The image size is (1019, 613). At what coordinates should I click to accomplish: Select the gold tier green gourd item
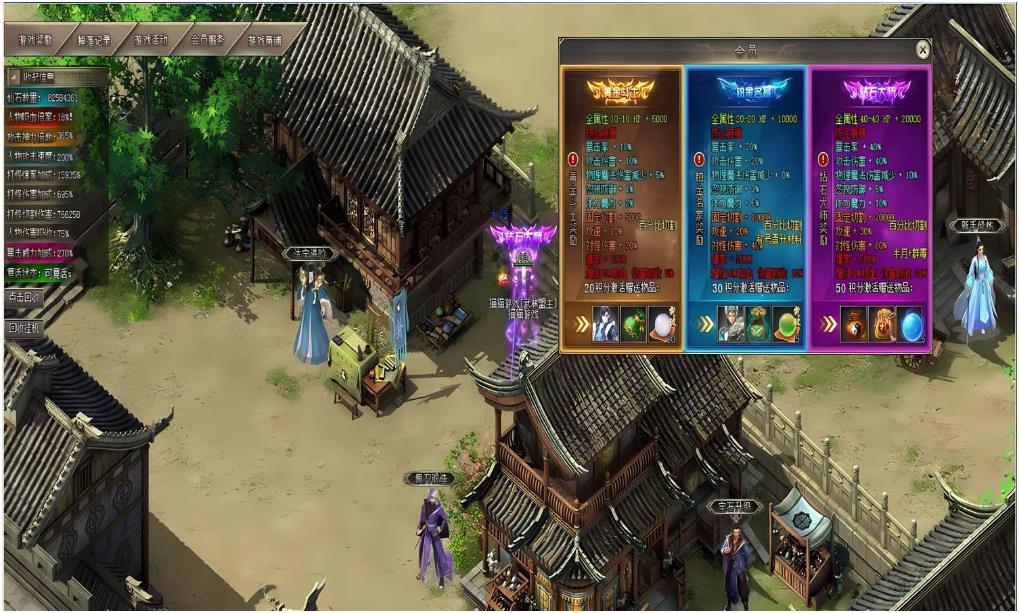point(632,324)
